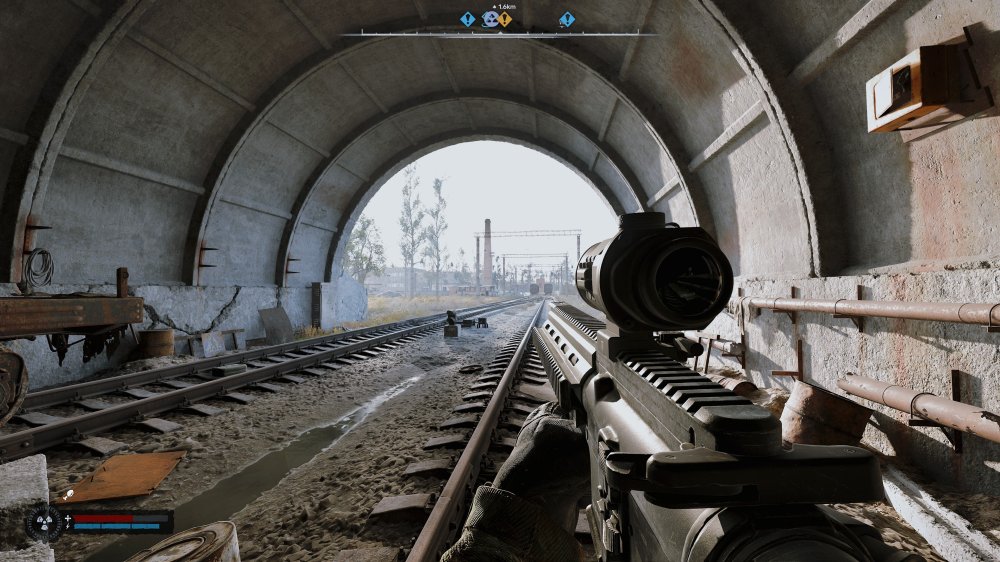
Task: Select the orange exclamation marker on the compass
Action: coord(505,19)
